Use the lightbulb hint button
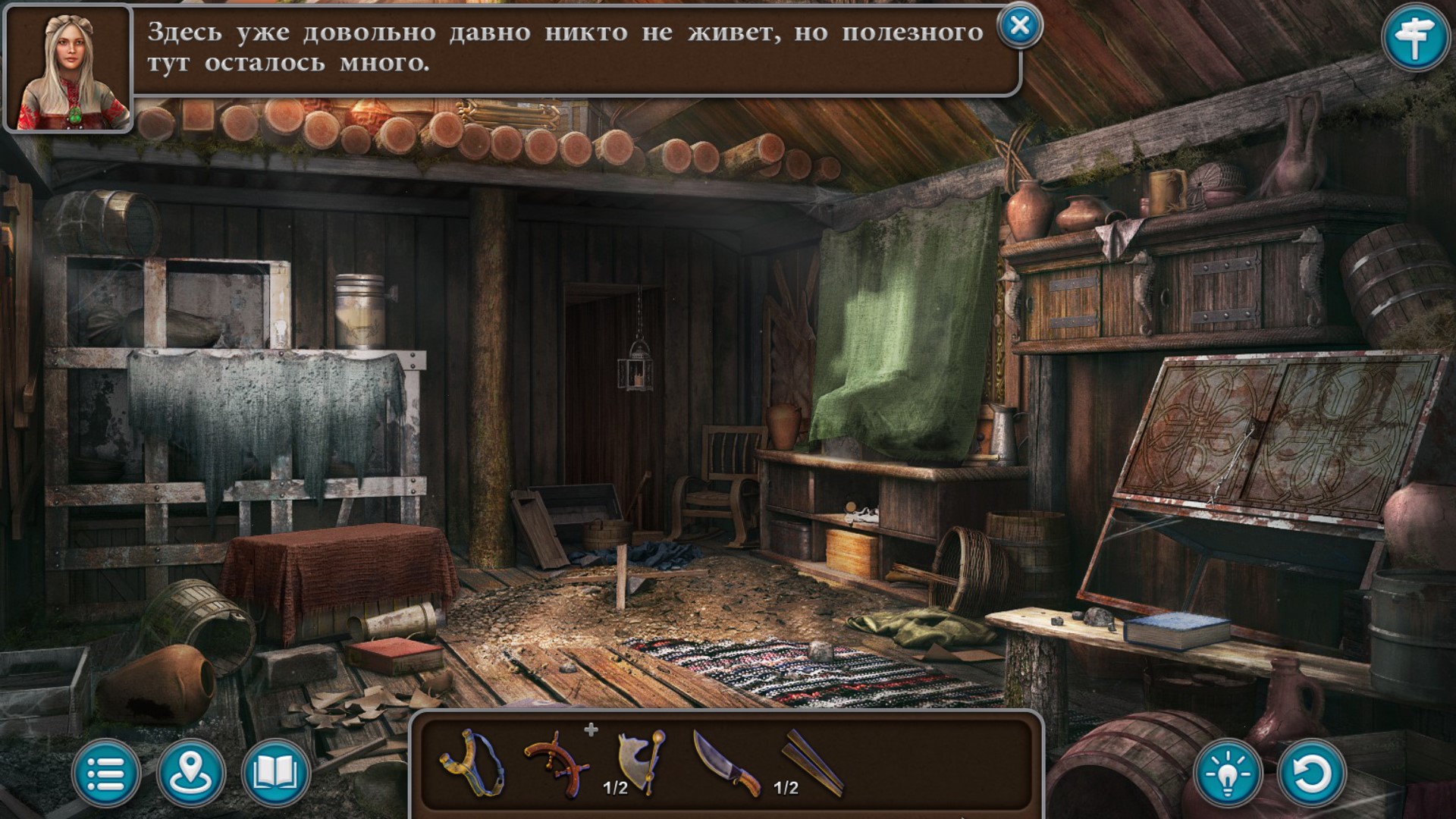This screenshot has height=819, width=1456. click(x=1228, y=774)
